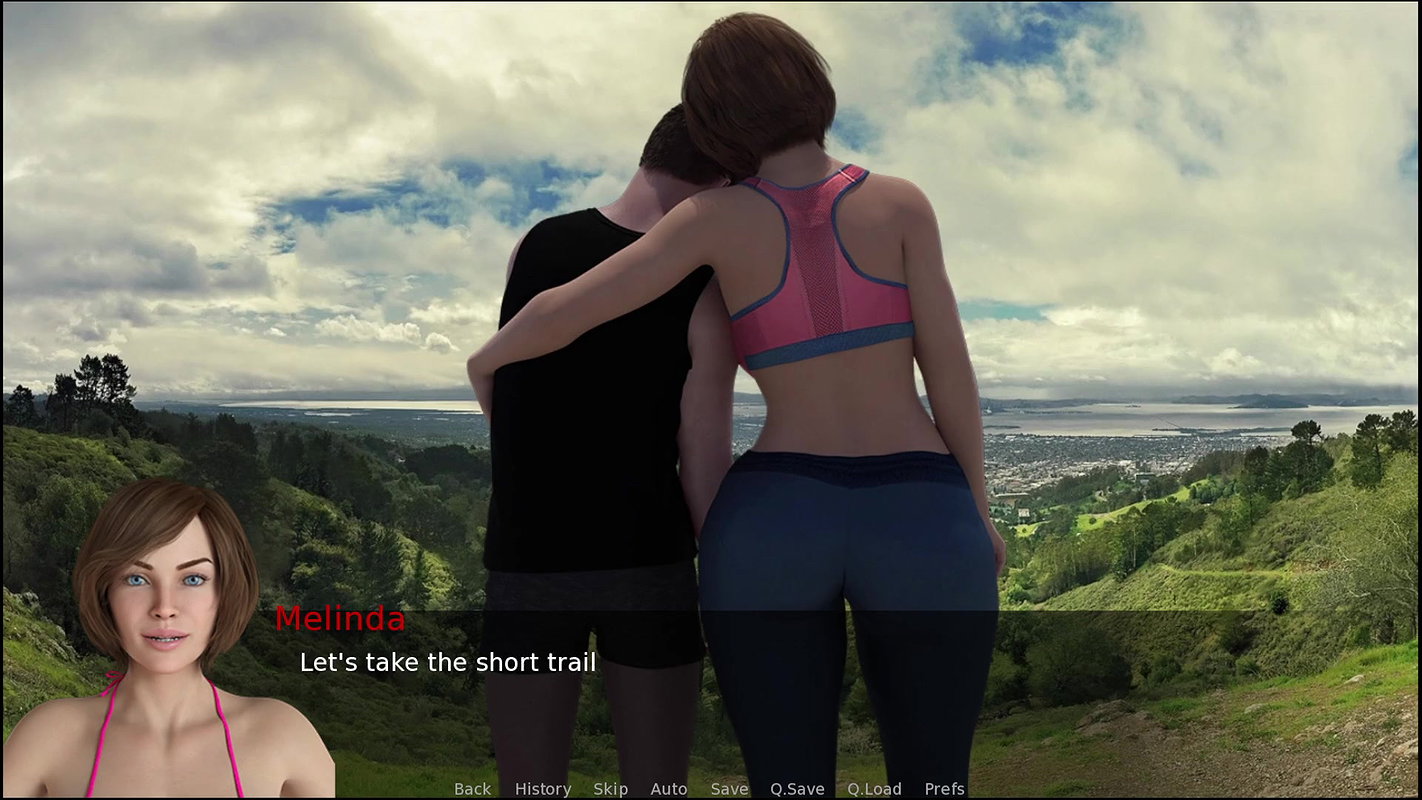The height and width of the screenshot is (800, 1422).
Task: Toggle Auto-advance for the dialogue
Action: (x=668, y=789)
